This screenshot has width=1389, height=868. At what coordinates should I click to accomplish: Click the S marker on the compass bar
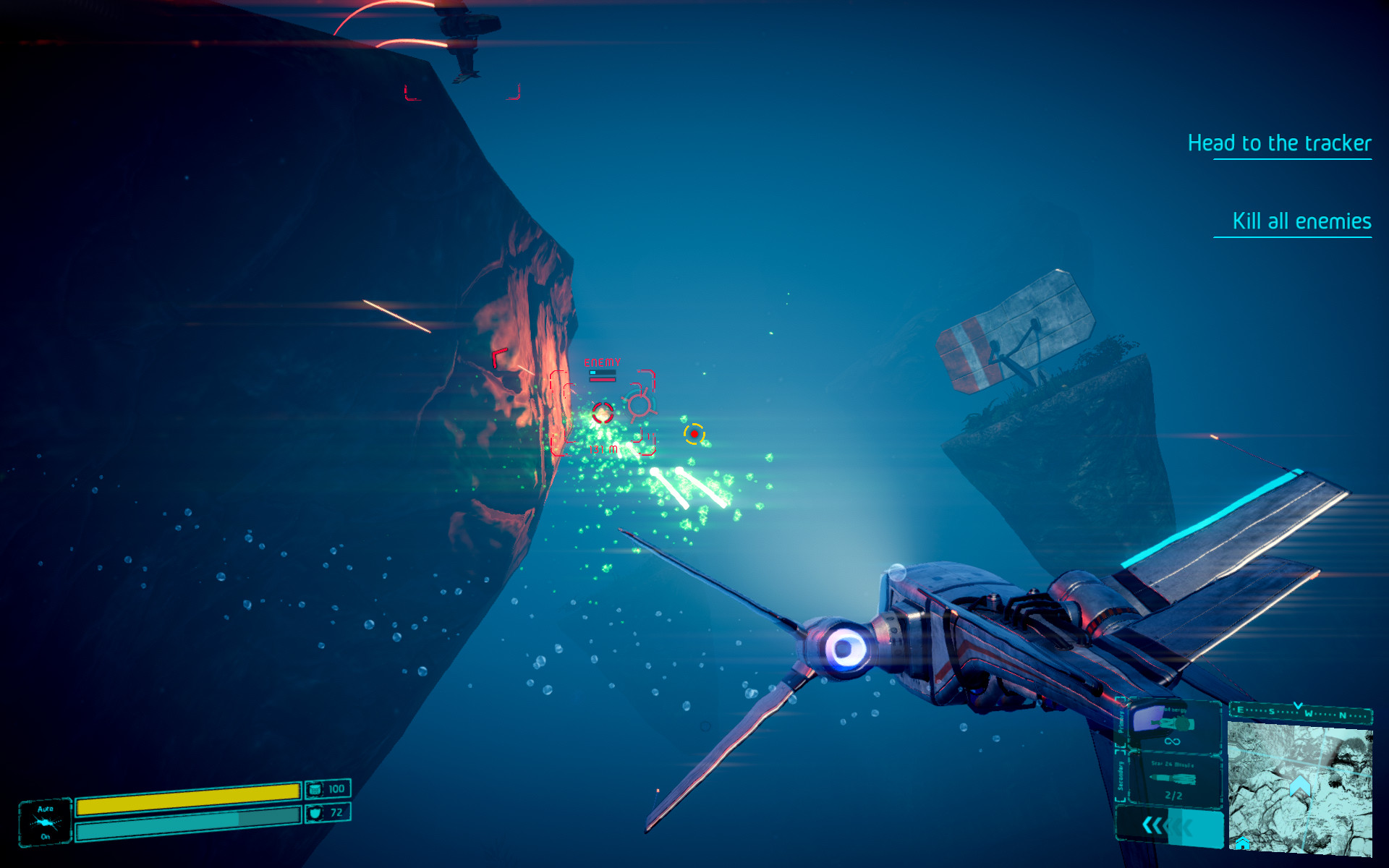coord(1272,712)
